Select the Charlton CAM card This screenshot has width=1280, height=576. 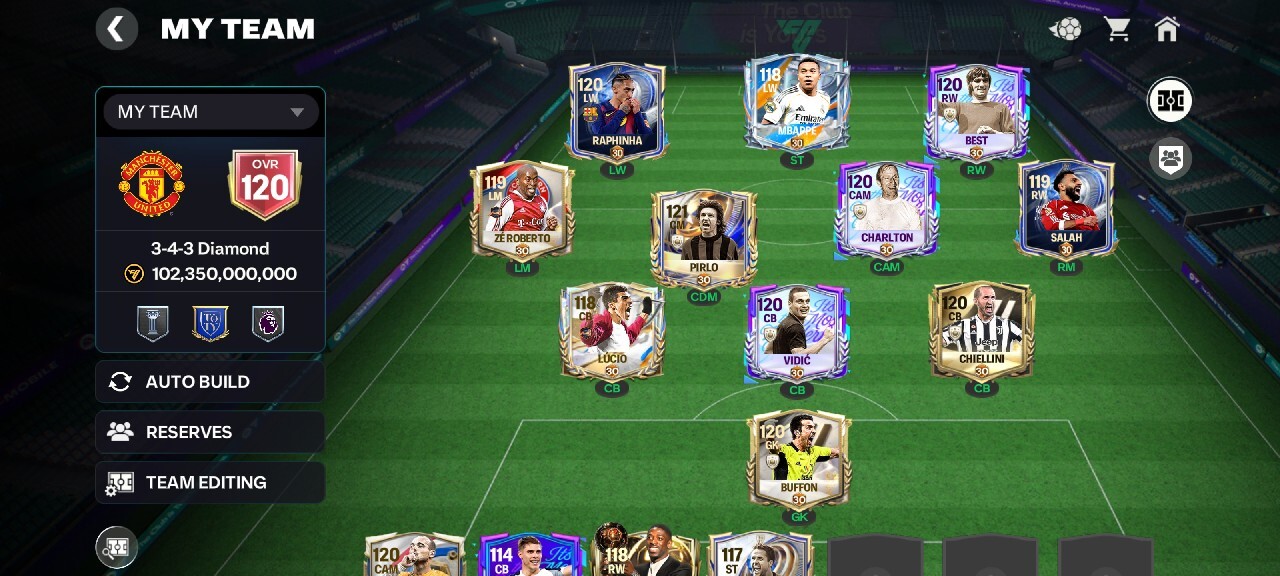887,210
